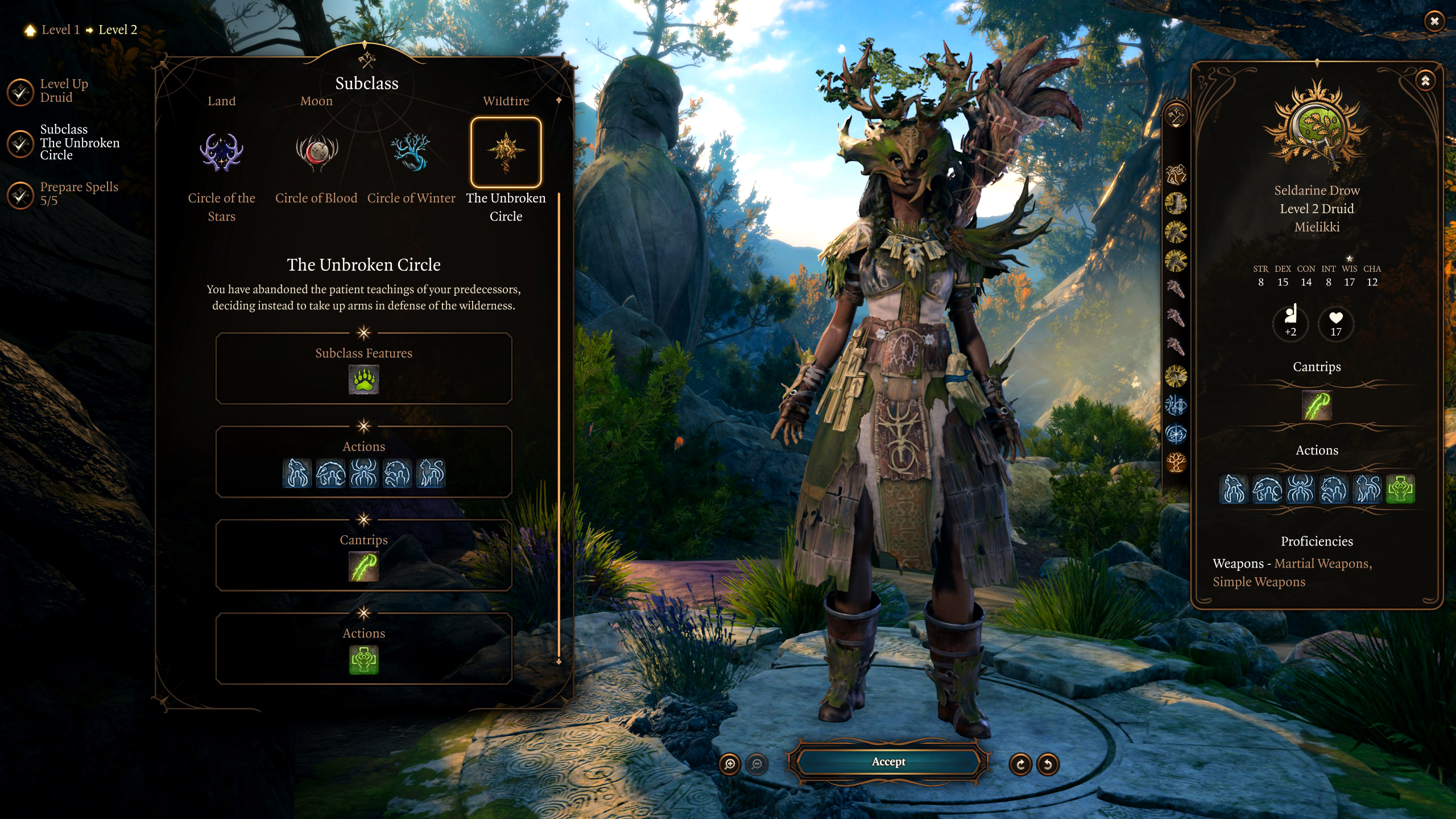1456x819 pixels.
Task: Select Circle of the Stars subclass
Action: 221,152
